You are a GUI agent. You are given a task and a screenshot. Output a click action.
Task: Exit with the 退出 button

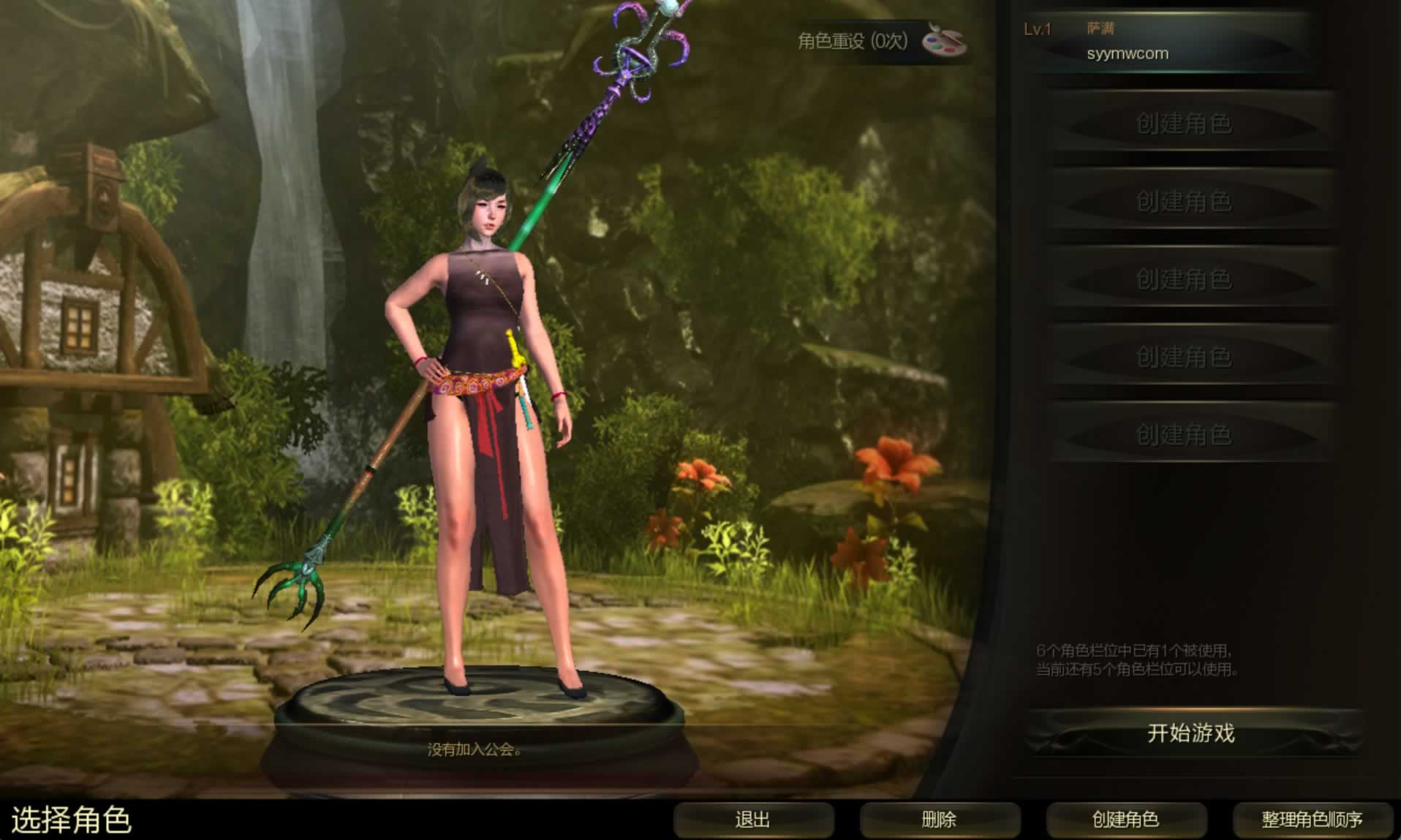point(752,820)
